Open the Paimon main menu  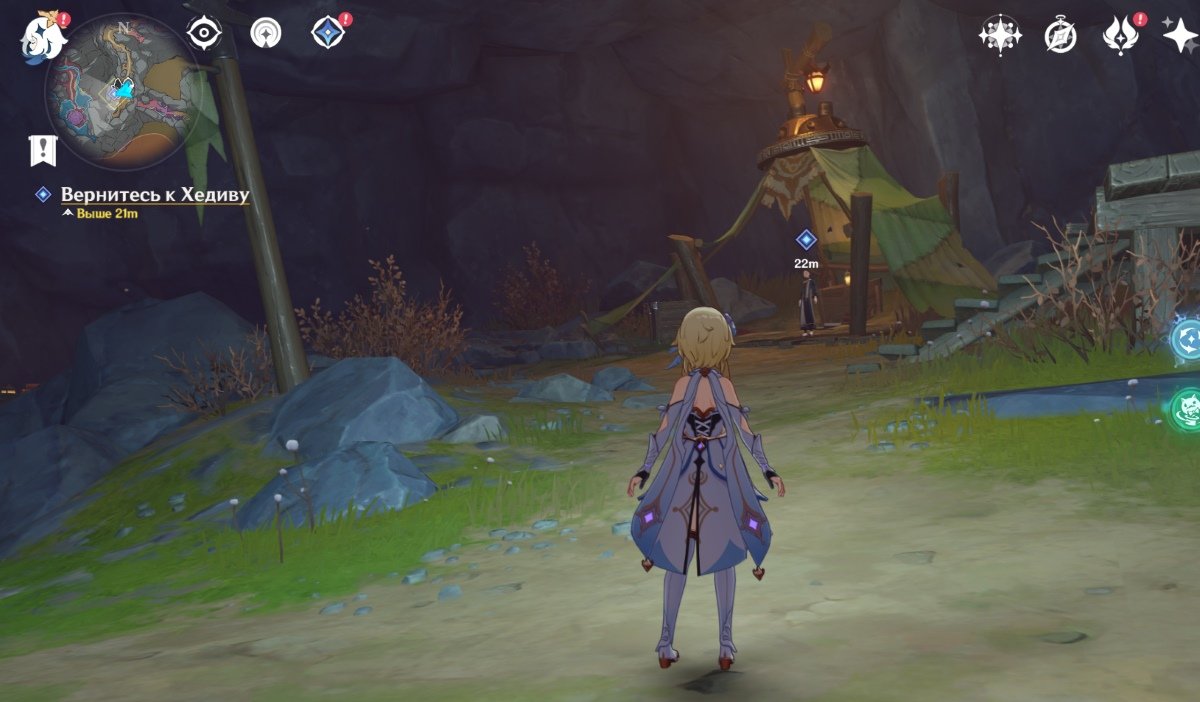pyautogui.click(x=44, y=36)
